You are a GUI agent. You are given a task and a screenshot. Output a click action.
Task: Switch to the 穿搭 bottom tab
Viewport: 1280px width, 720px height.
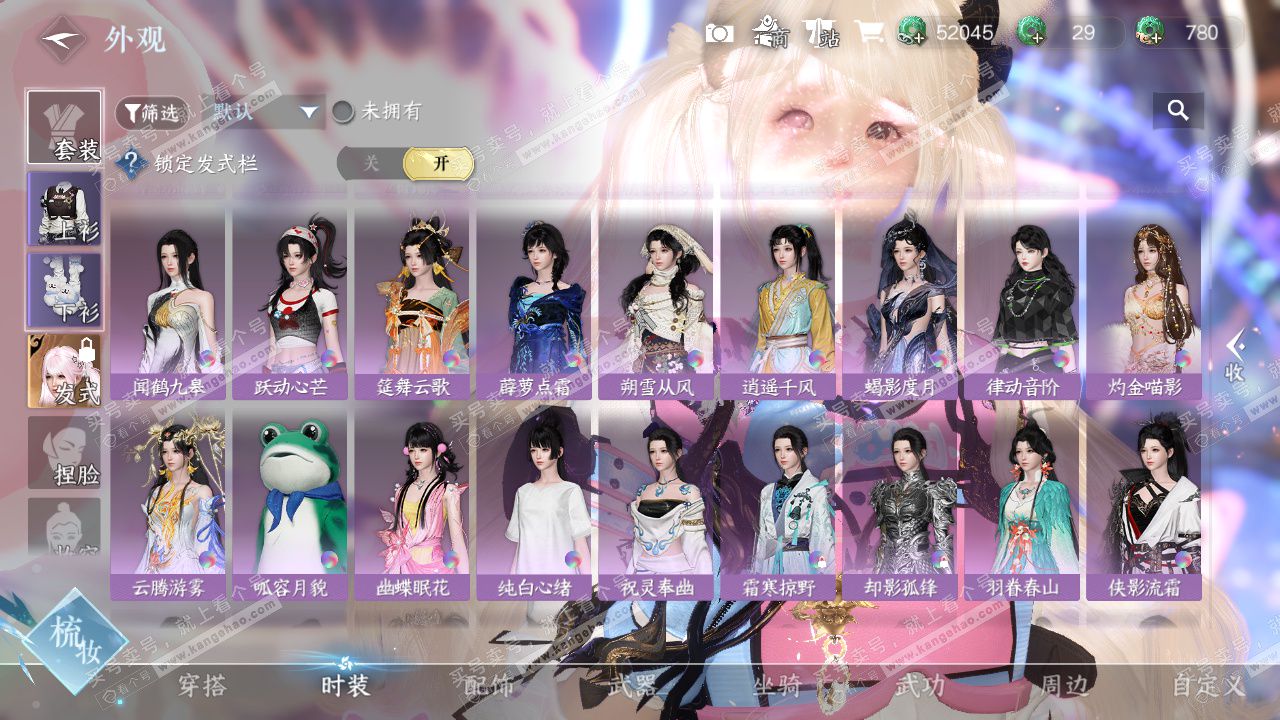click(x=202, y=685)
